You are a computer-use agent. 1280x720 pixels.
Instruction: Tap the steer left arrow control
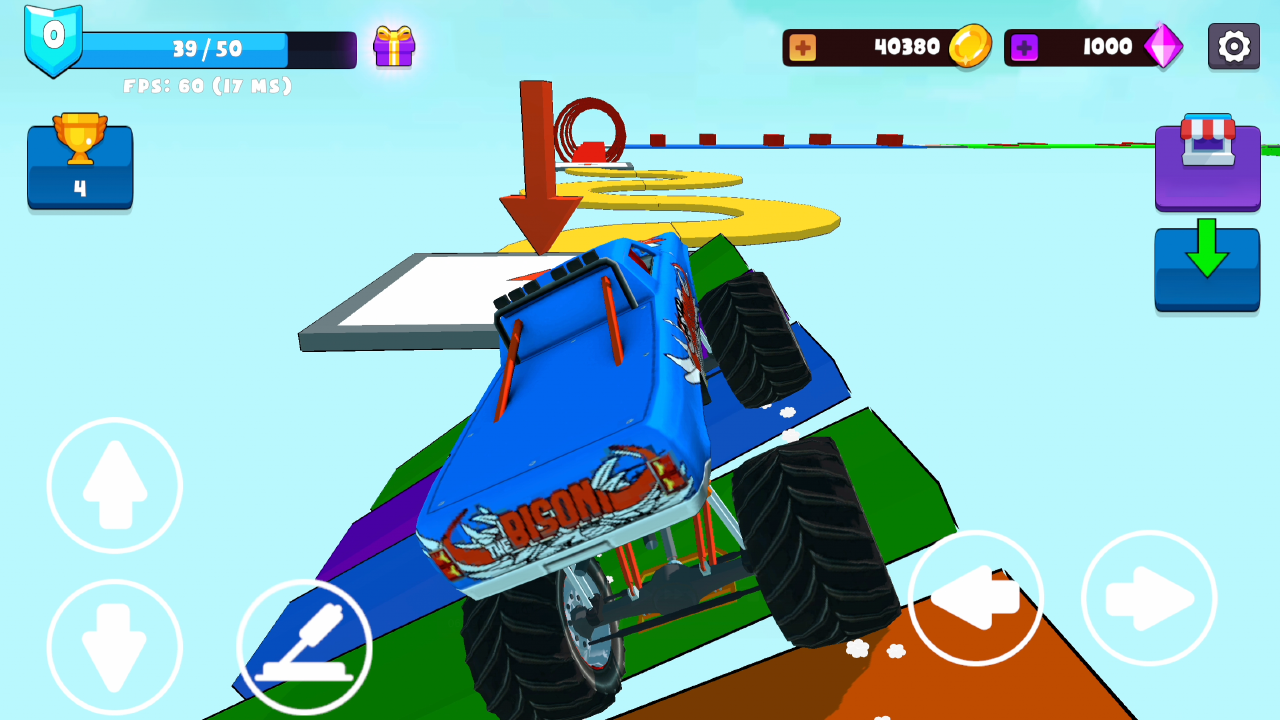[975, 597]
